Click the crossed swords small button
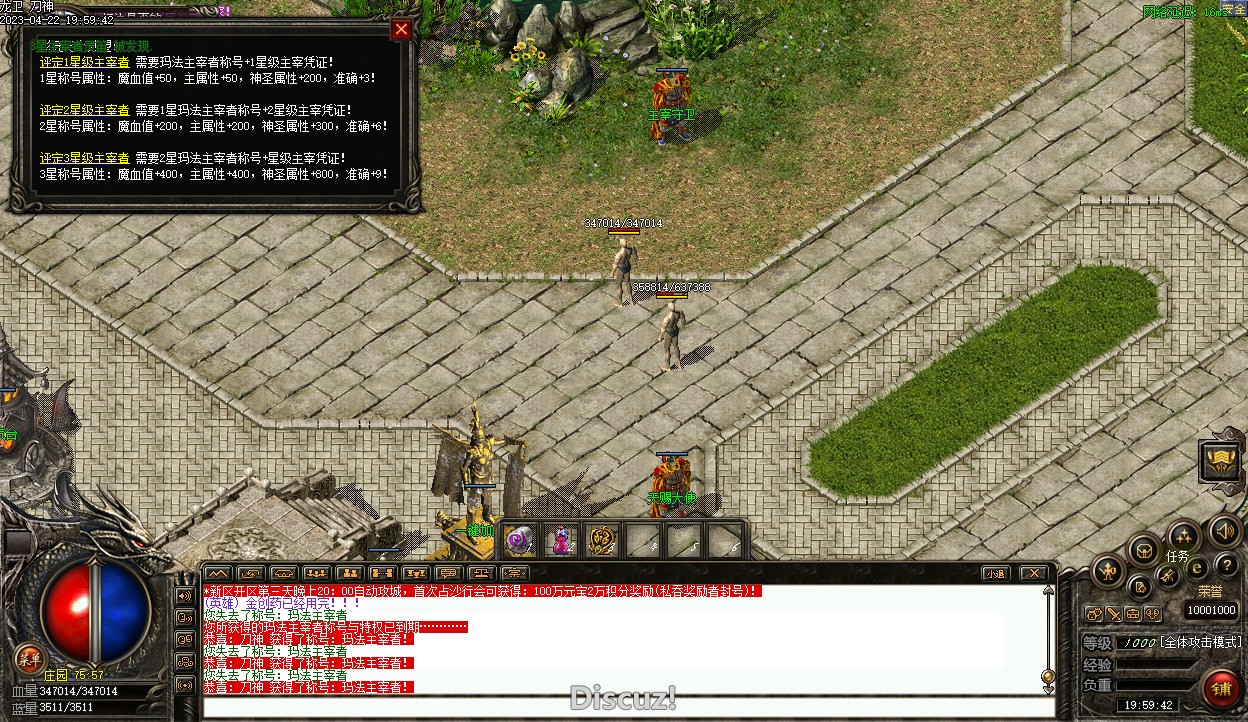Viewport: 1248px width, 722px height. [1113, 614]
